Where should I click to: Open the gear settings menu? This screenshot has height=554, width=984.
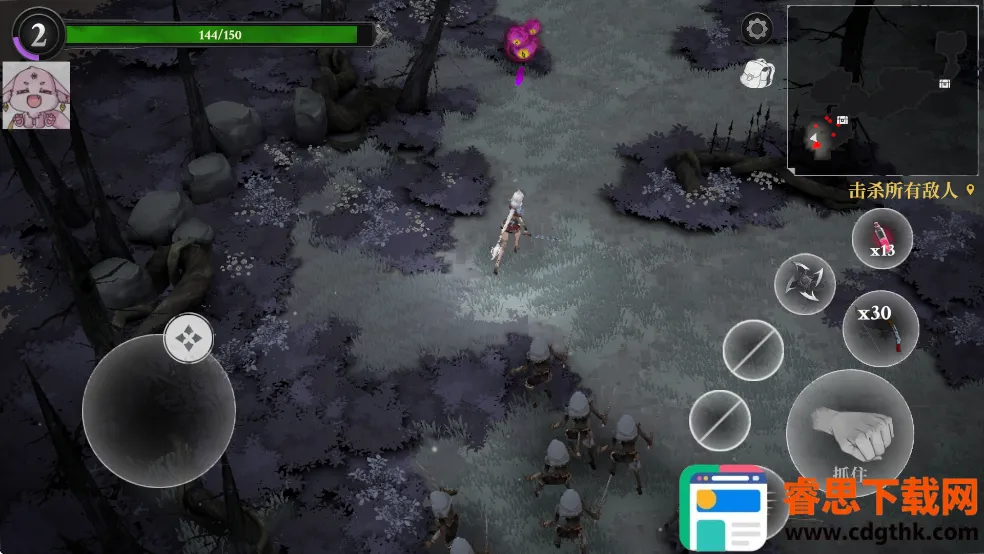tap(756, 28)
